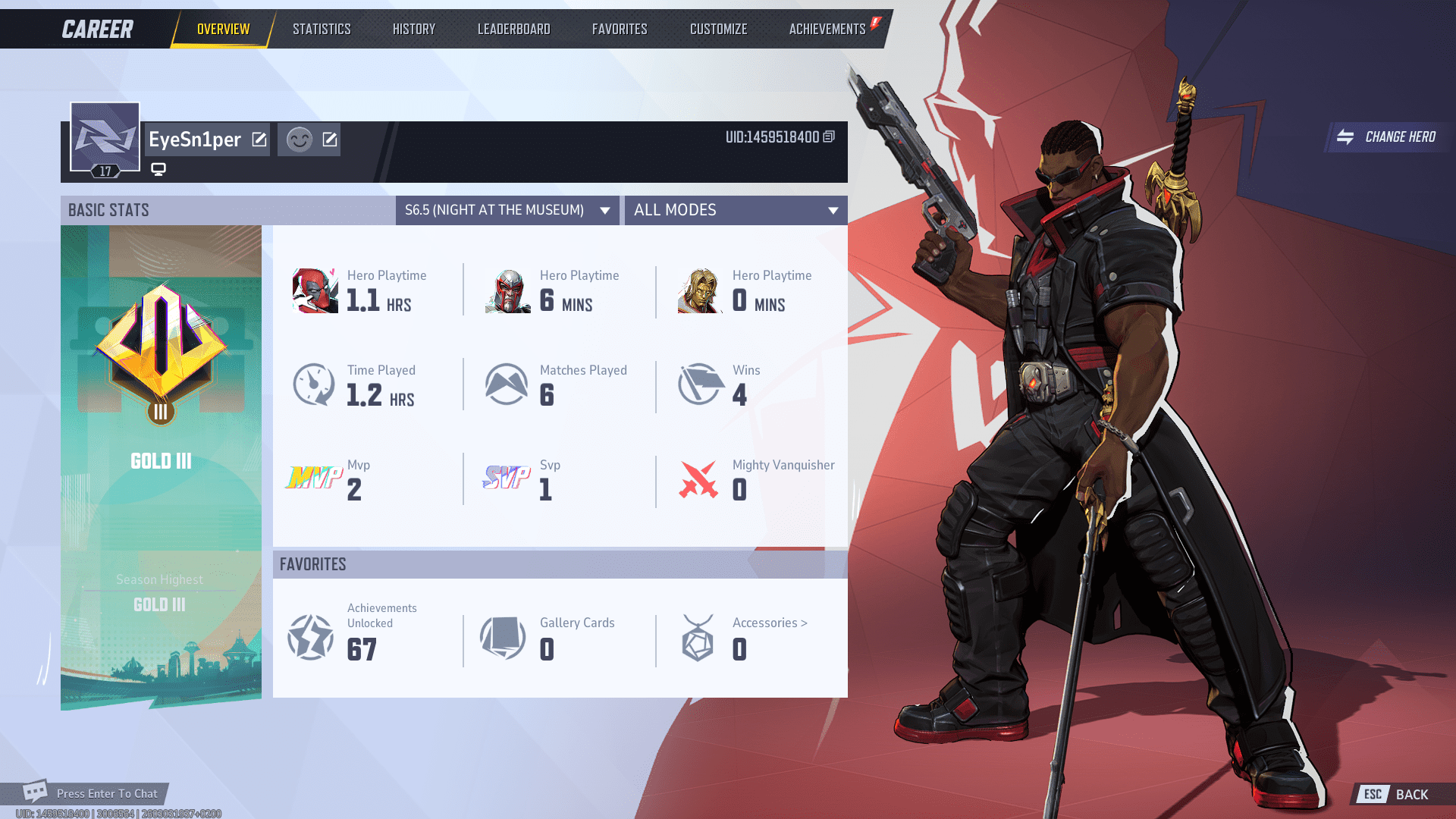Click the copy UID icon

point(827,136)
